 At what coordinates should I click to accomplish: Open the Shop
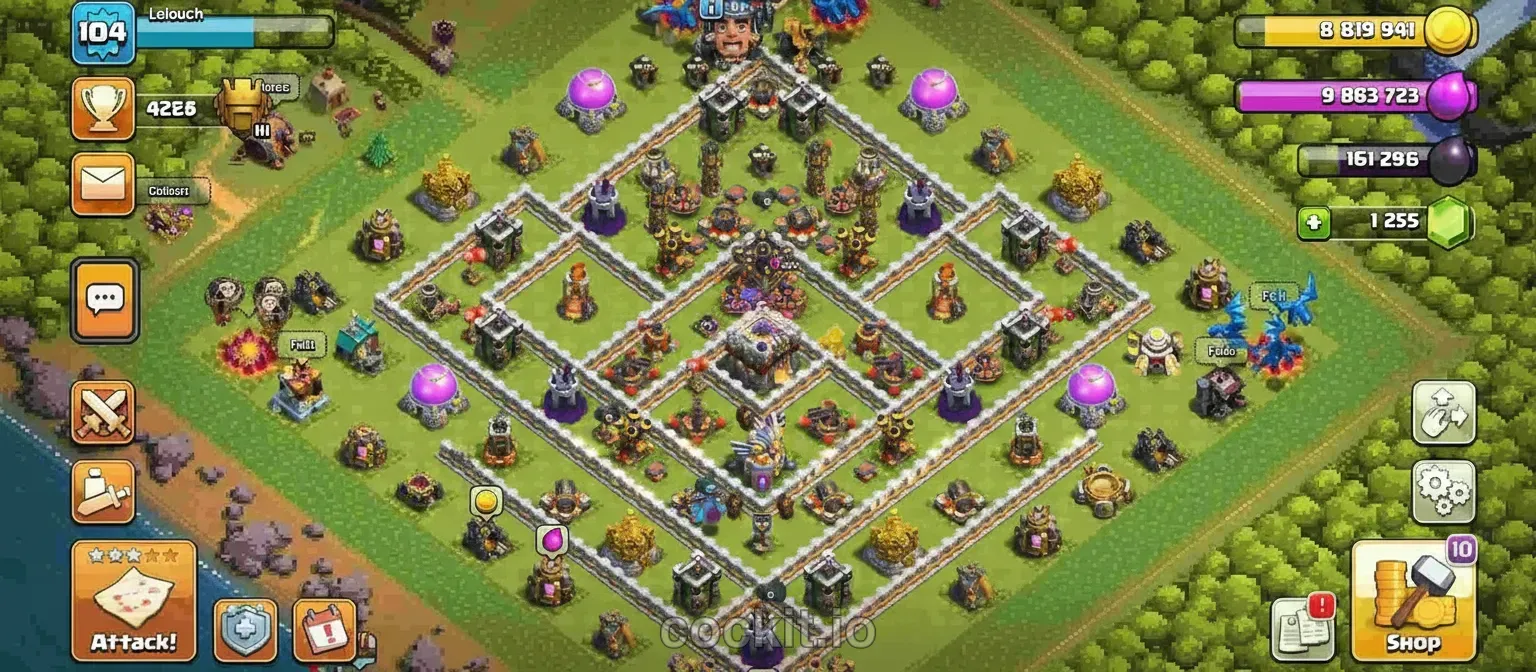(1412, 600)
